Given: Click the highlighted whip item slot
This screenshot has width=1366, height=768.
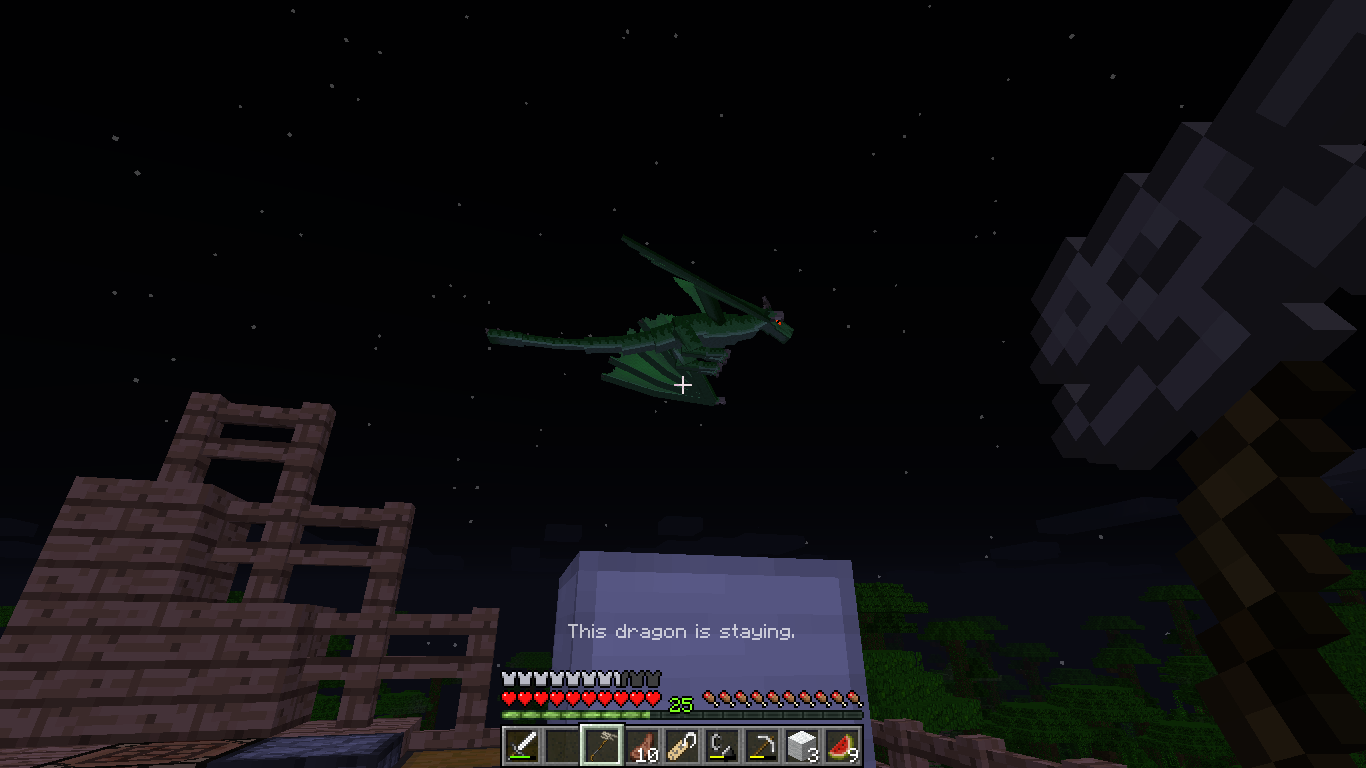Looking at the screenshot, I should (603, 745).
